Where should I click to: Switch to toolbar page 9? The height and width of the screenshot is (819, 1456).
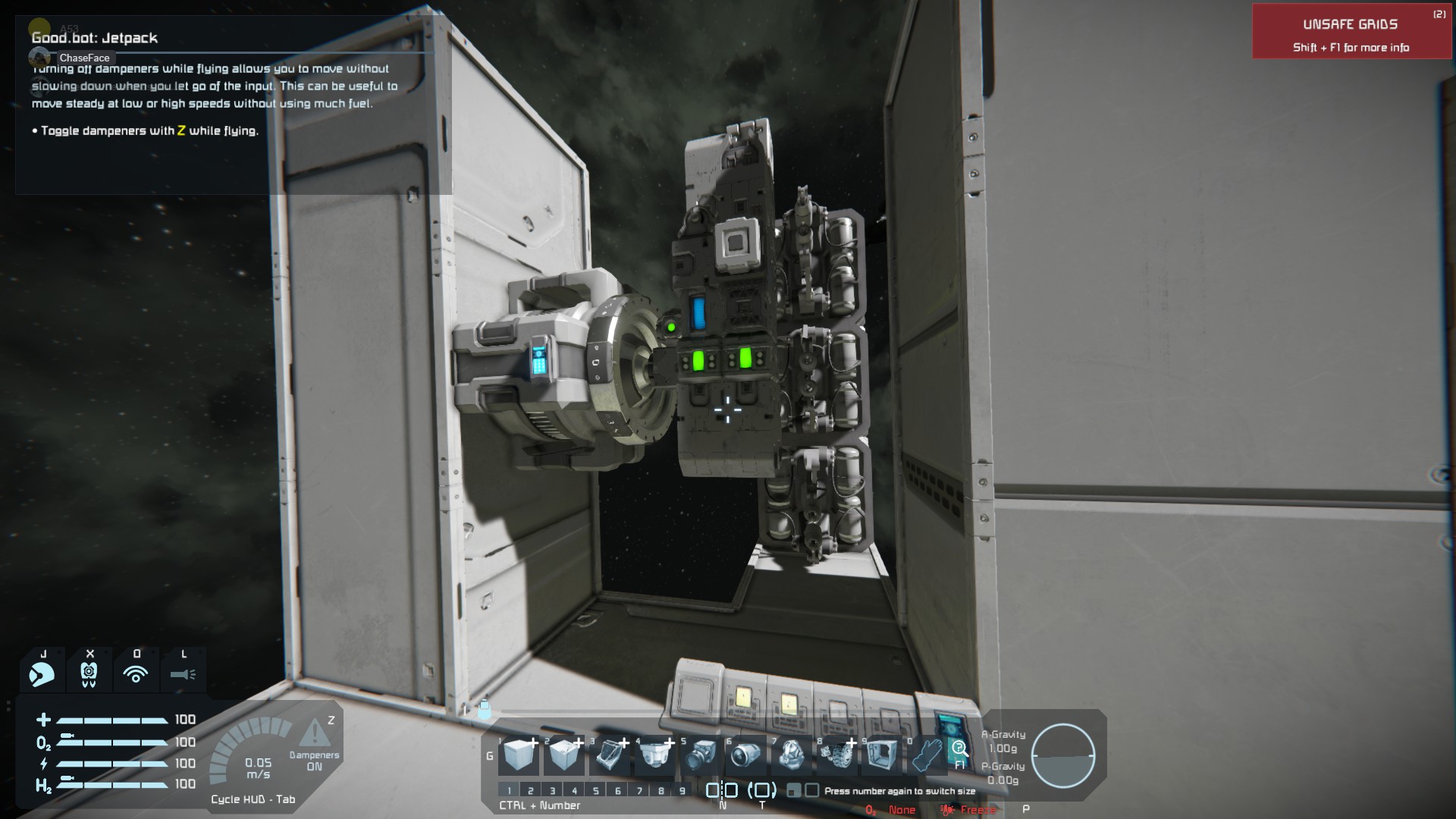tap(682, 791)
